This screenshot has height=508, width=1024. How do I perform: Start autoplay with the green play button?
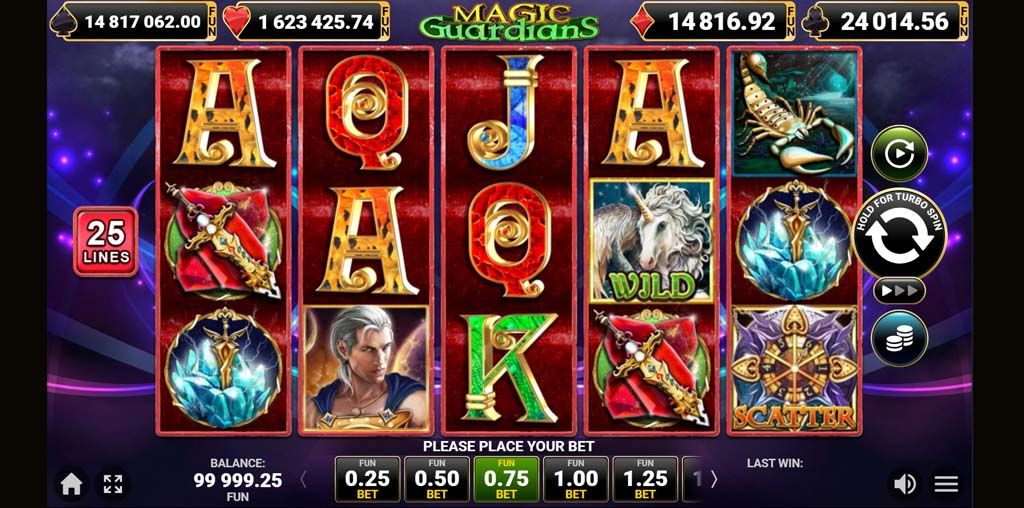tap(899, 154)
